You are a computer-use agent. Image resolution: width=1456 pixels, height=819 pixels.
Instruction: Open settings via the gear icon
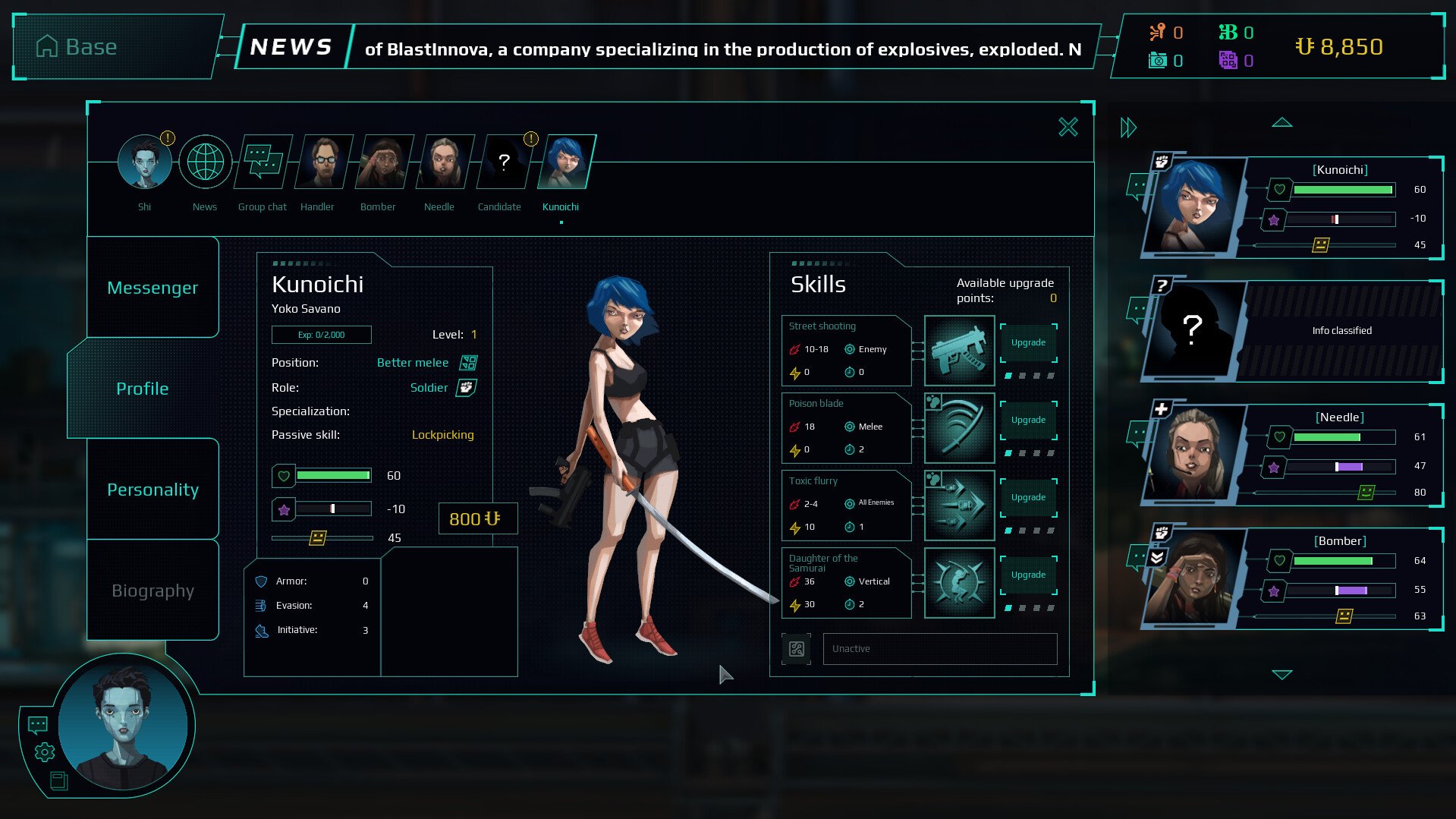(45, 752)
